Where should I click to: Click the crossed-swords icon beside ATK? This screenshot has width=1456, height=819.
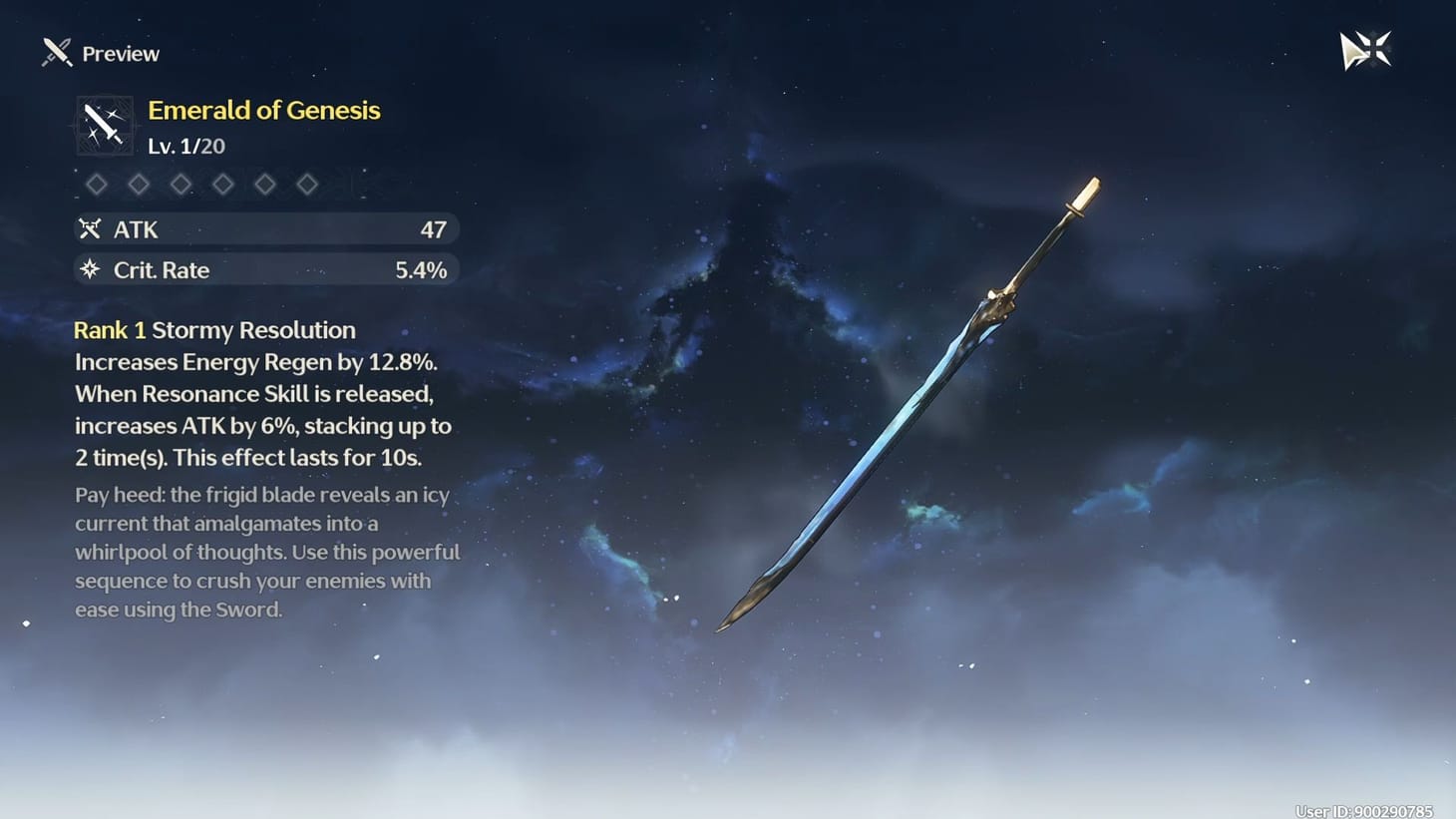click(x=91, y=228)
